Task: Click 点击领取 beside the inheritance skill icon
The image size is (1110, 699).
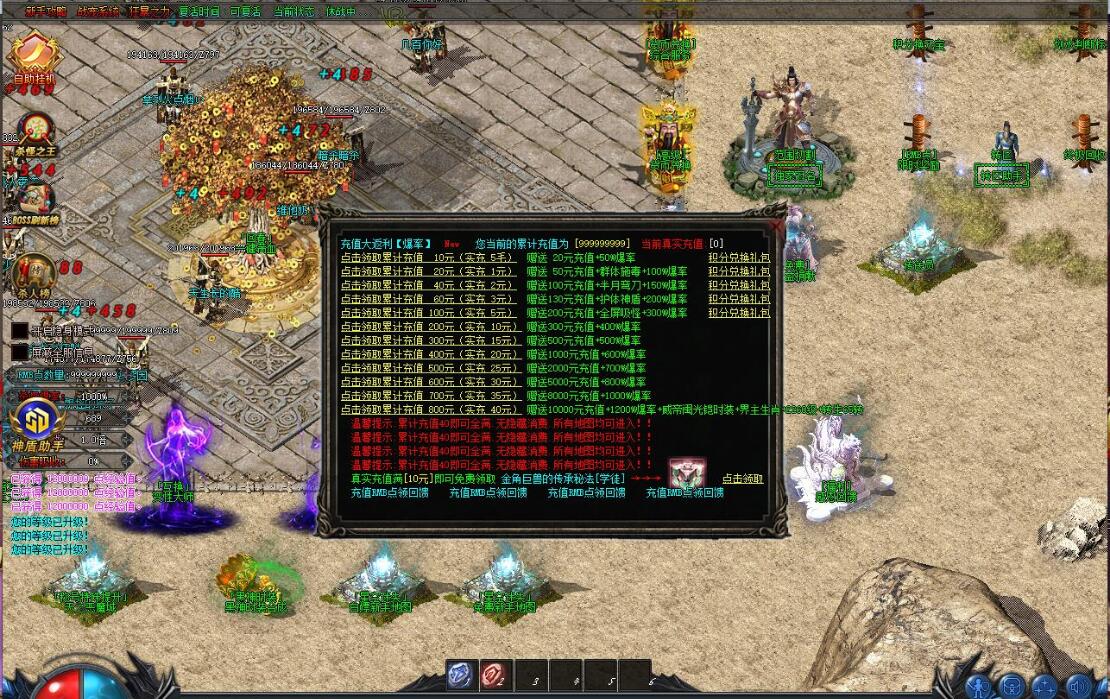Action: (742, 479)
